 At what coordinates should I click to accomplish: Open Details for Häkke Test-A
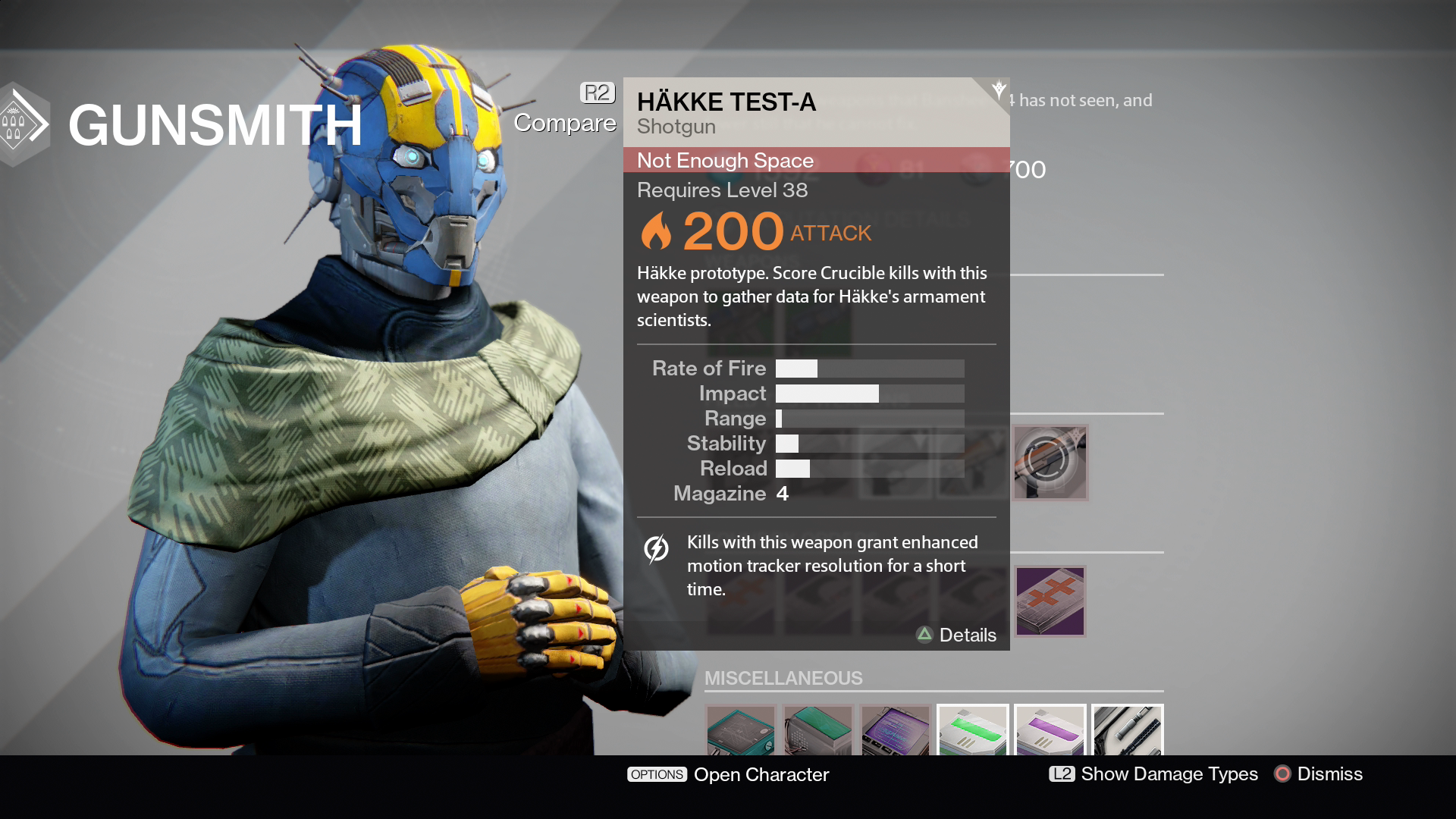956,635
